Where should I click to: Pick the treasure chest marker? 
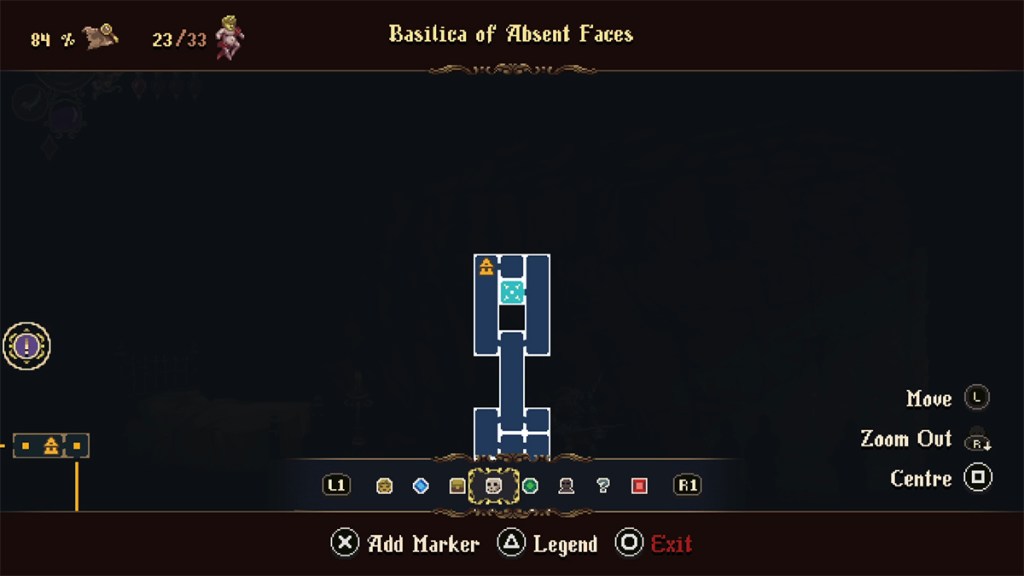(457, 486)
